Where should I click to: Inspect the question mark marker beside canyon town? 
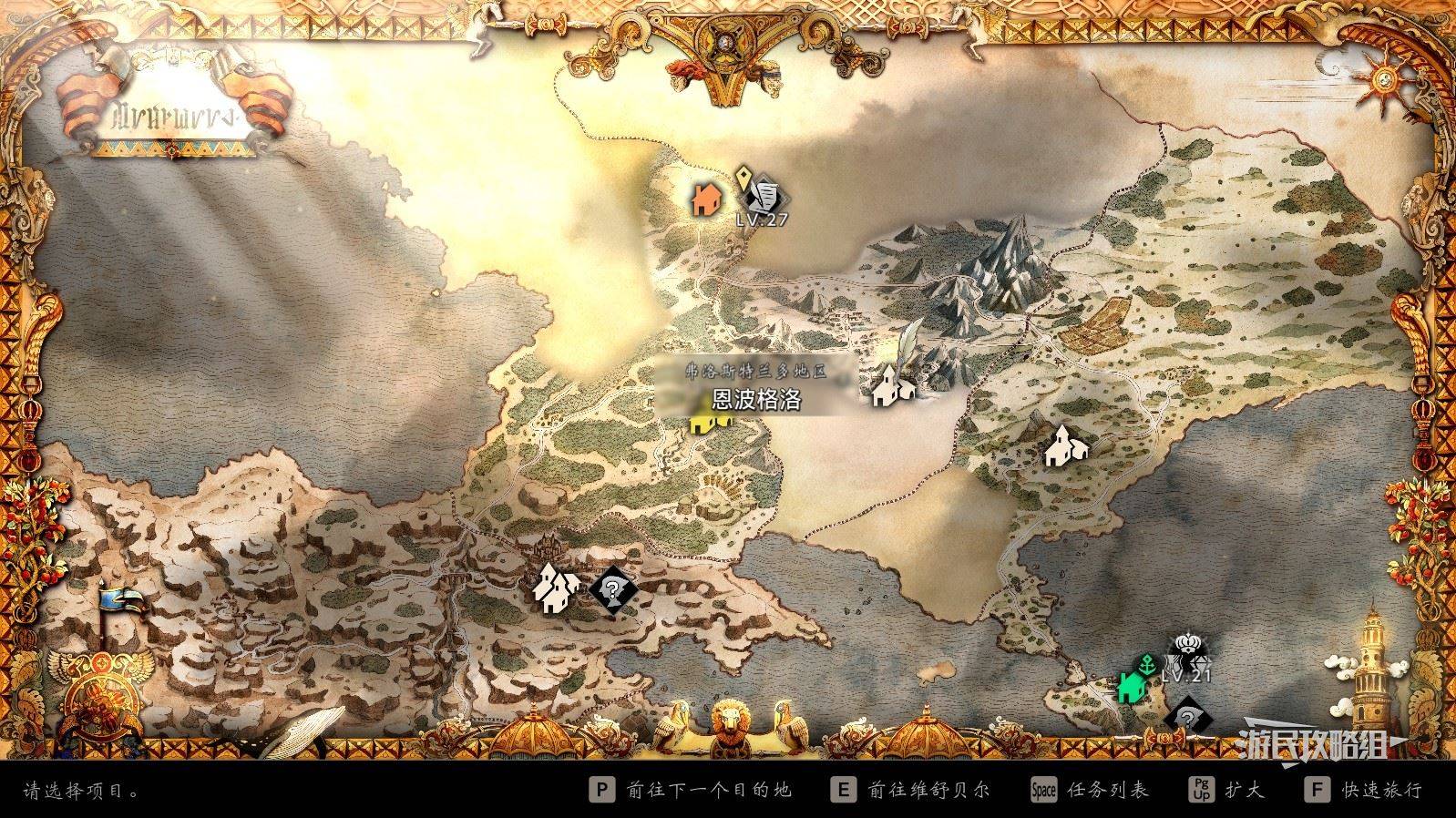point(612,589)
